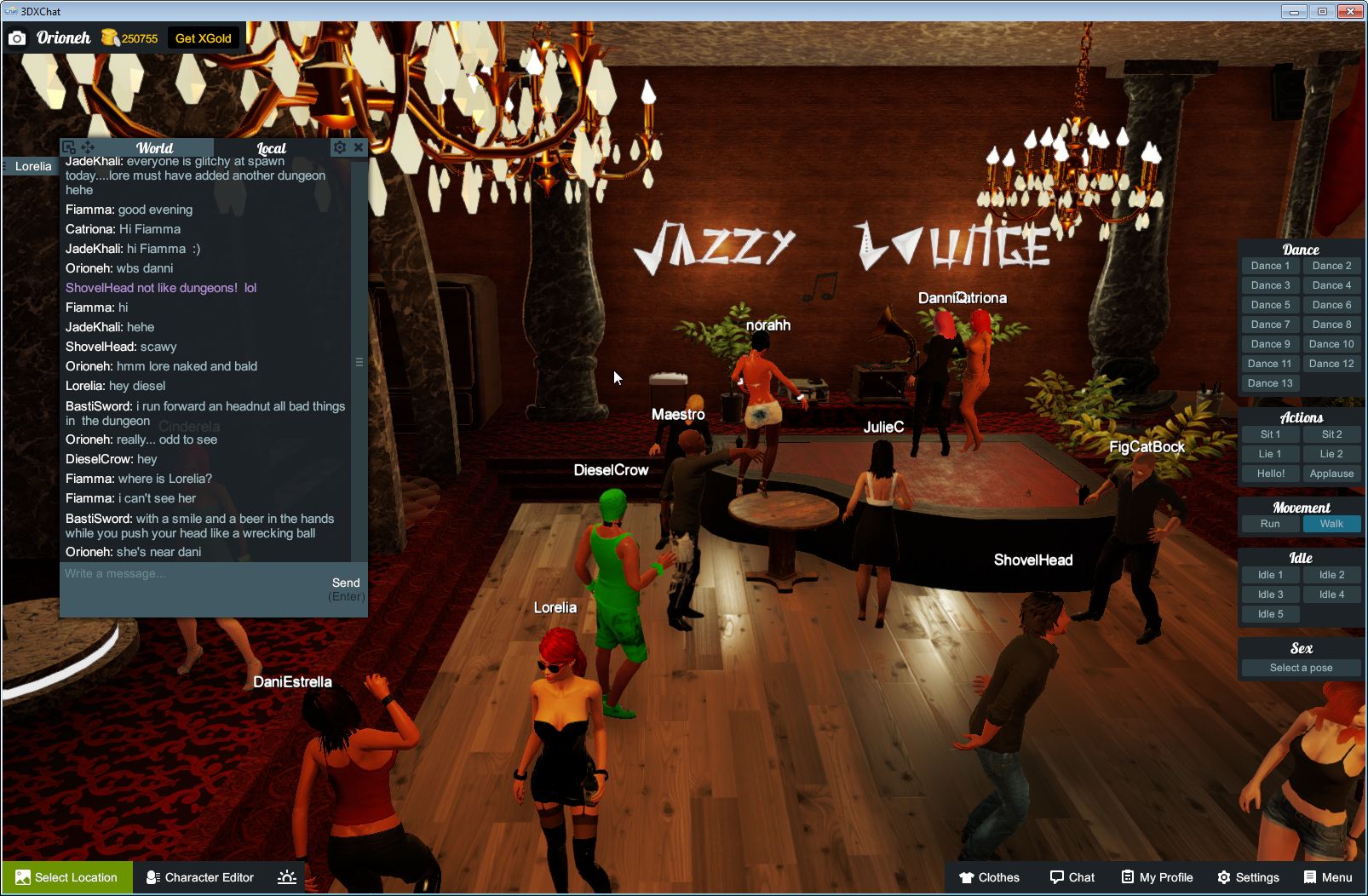Click the Get XGold button
Viewport: 1368px width, 896px height.
(x=203, y=37)
